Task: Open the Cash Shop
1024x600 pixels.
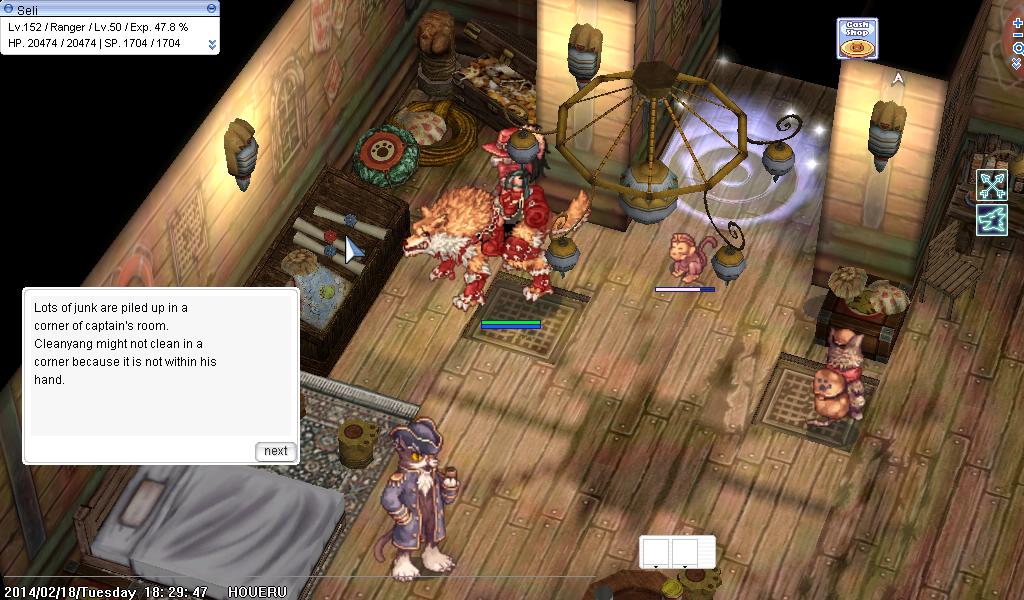Action: tap(857, 38)
